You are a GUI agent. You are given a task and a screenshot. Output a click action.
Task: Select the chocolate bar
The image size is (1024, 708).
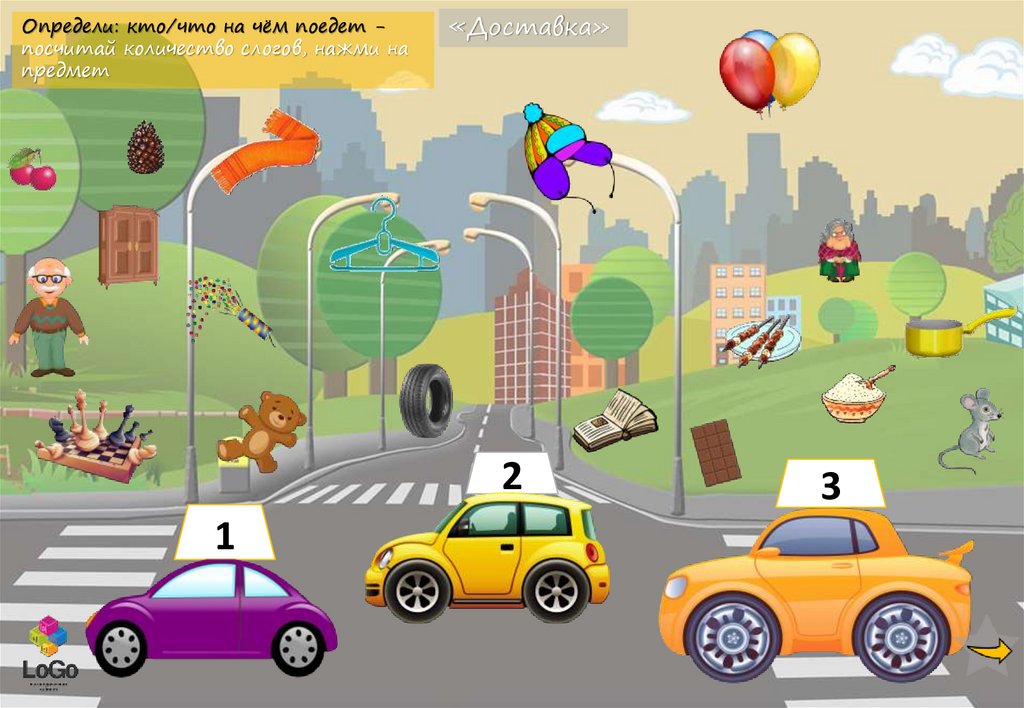[x=716, y=452]
